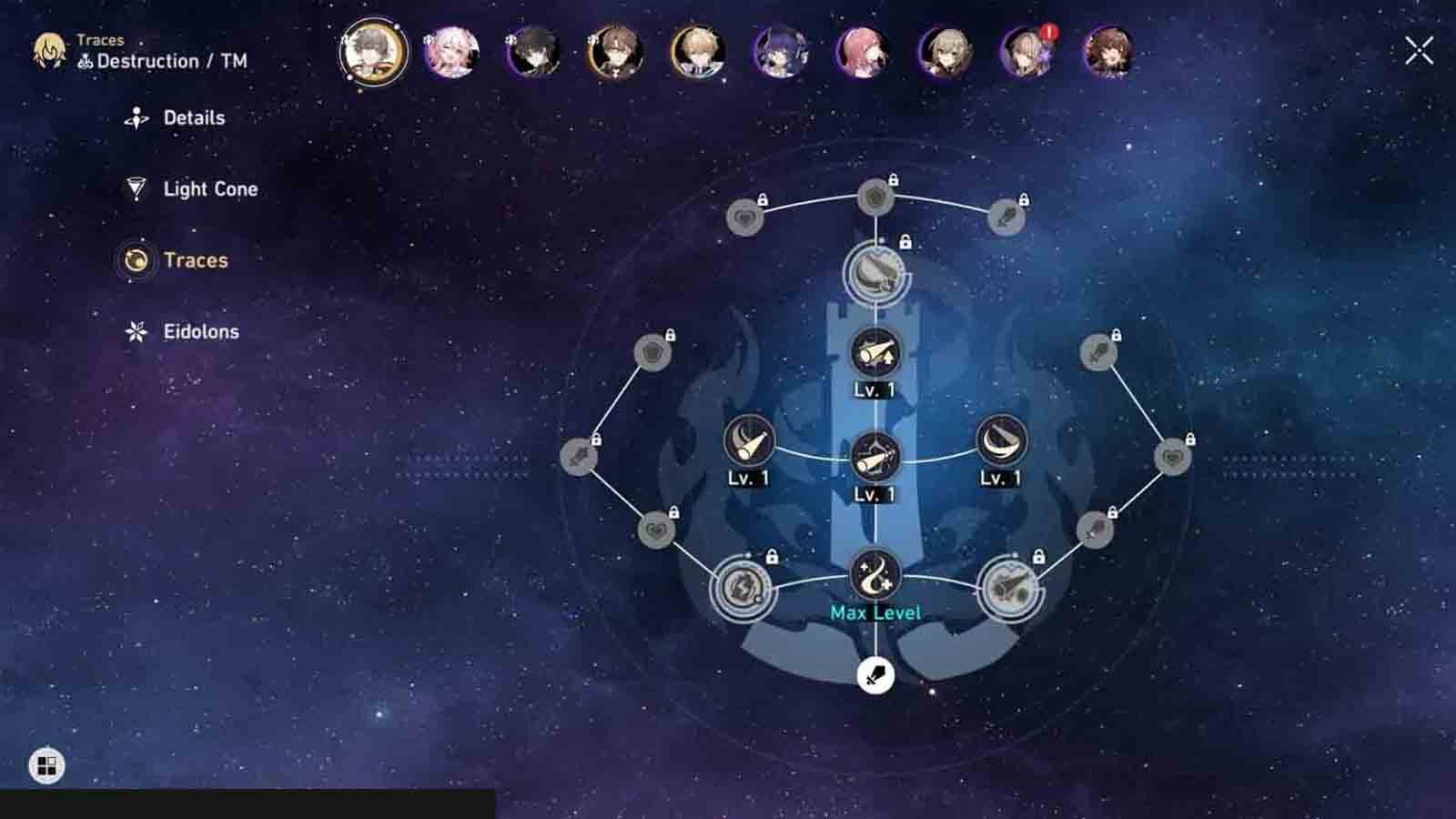Select the Light Cone funnel icon

point(136,188)
